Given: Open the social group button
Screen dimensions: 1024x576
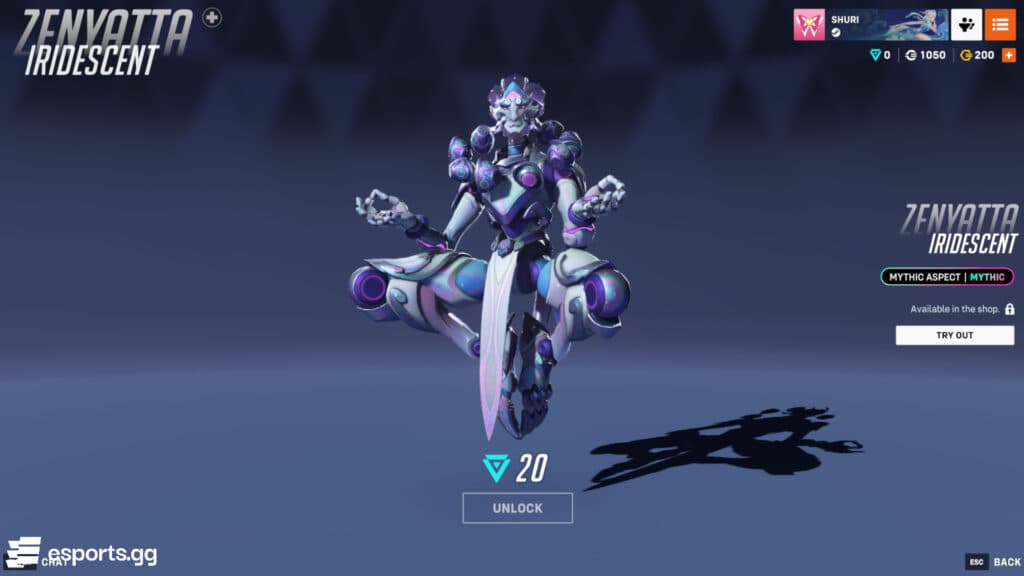Looking at the screenshot, I should [x=966, y=24].
